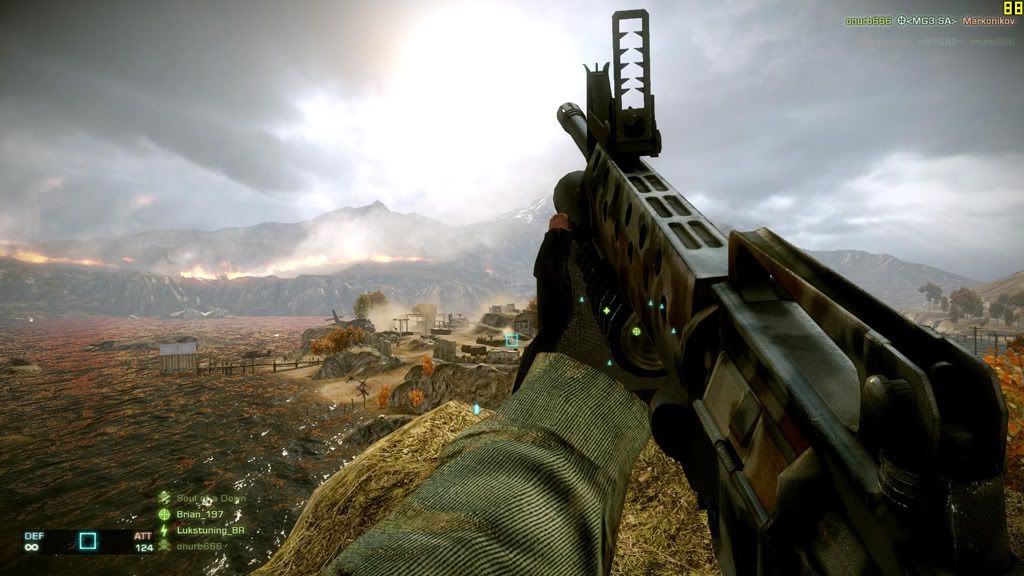This screenshot has height=576, width=1024.
Task: Click the cyan objective marker over the base
Action: tap(512, 340)
